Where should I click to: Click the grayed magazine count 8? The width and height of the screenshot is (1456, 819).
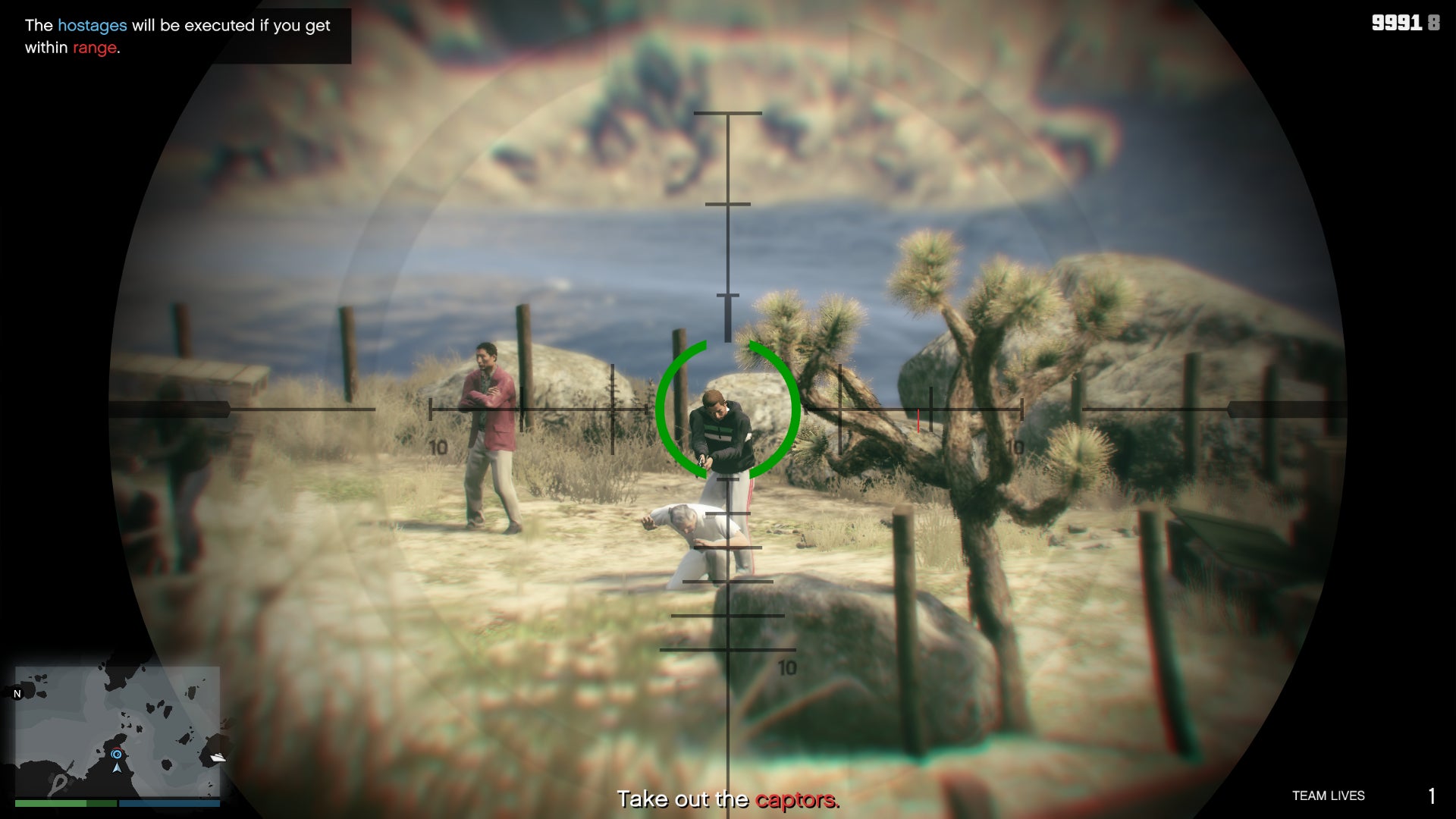1432,24
